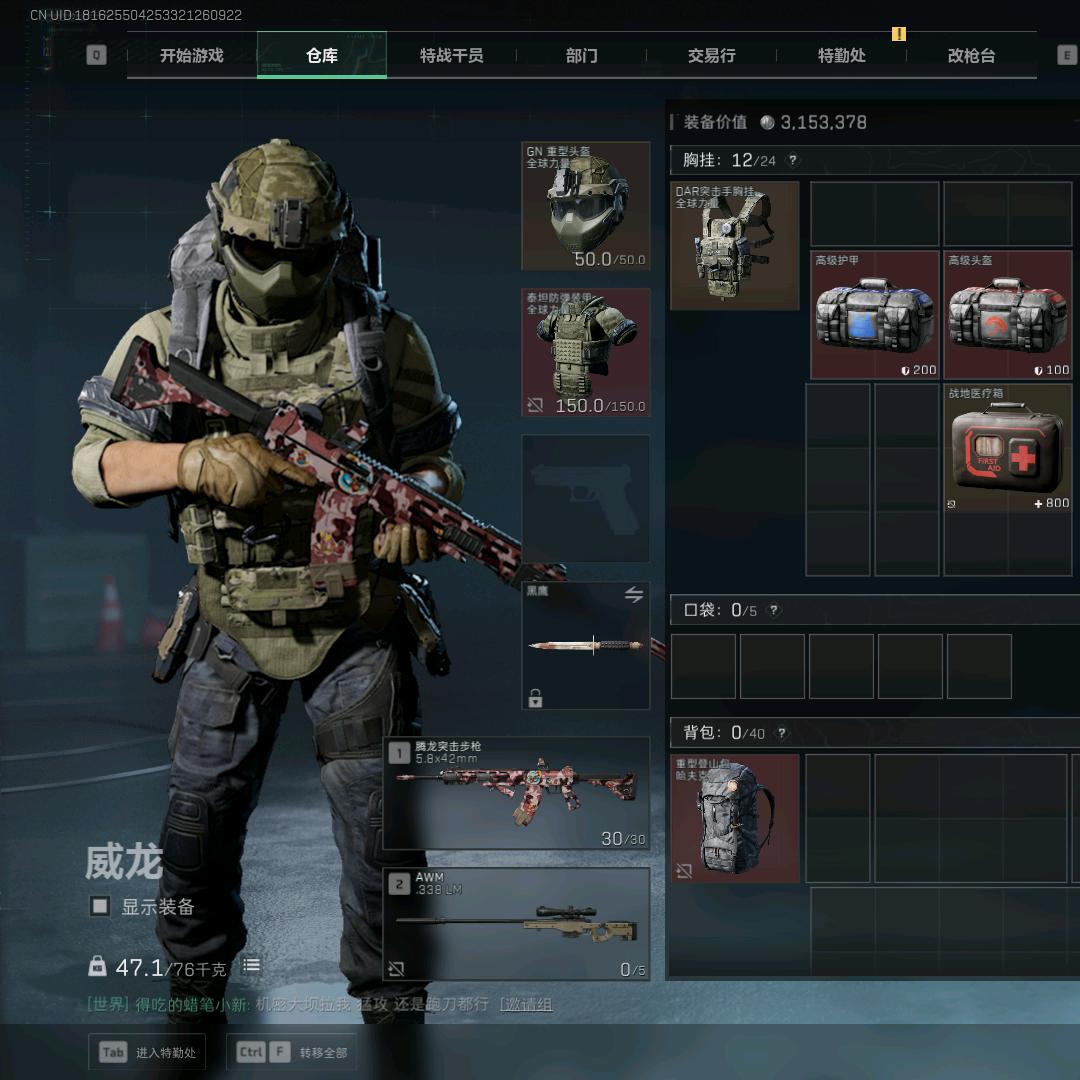Open the weight details list icon

click(x=251, y=966)
